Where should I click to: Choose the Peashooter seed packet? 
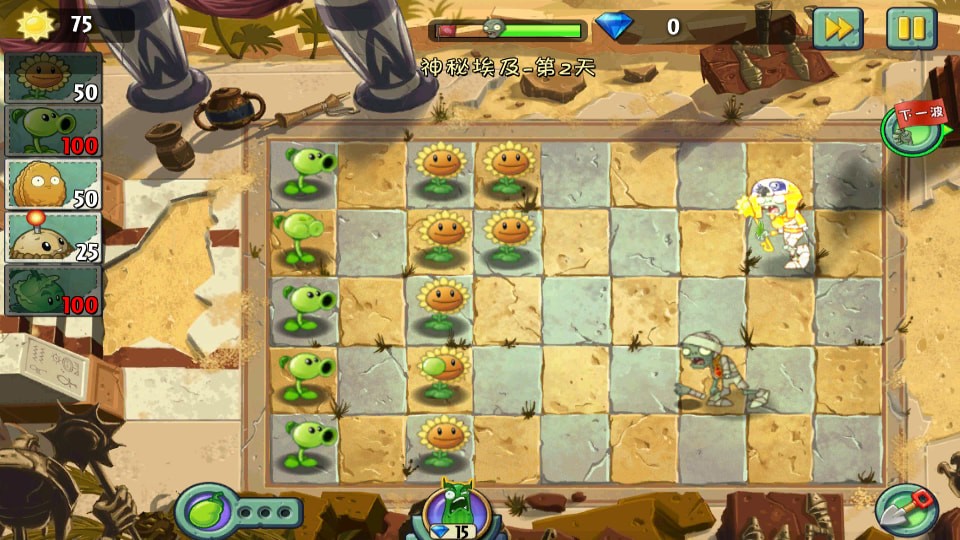54,131
